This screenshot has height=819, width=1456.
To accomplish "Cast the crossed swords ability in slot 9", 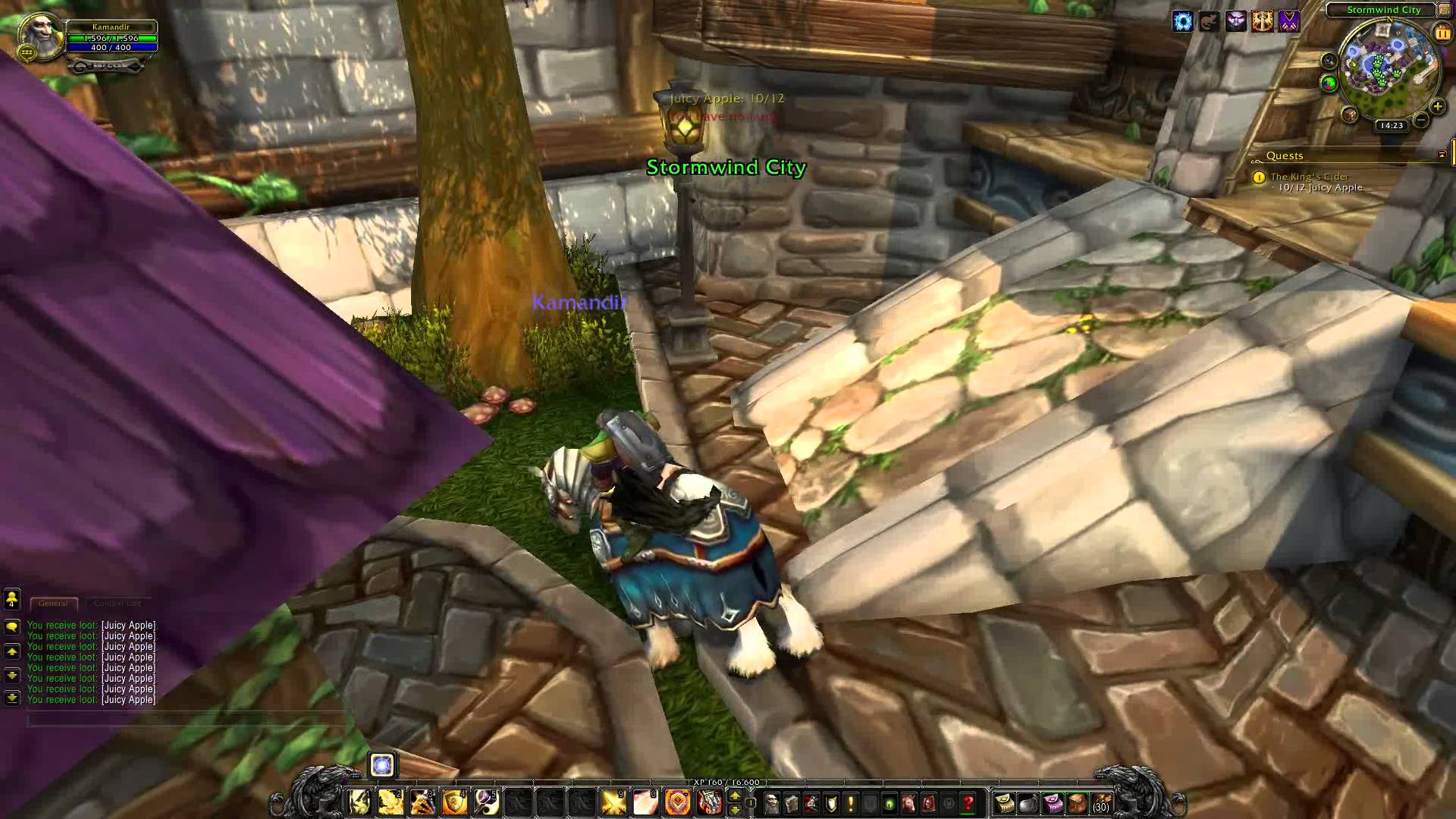I will (x=613, y=802).
